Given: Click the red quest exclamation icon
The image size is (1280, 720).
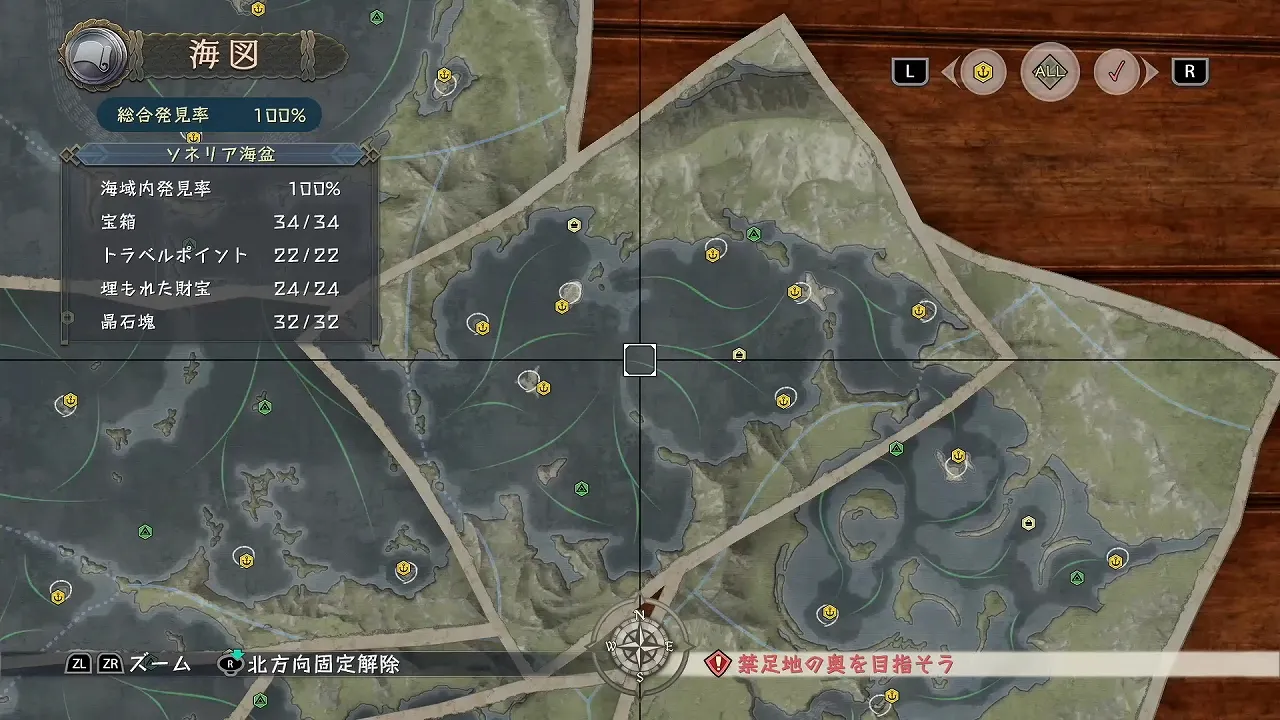Looking at the screenshot, I should [x=716, y=663].
